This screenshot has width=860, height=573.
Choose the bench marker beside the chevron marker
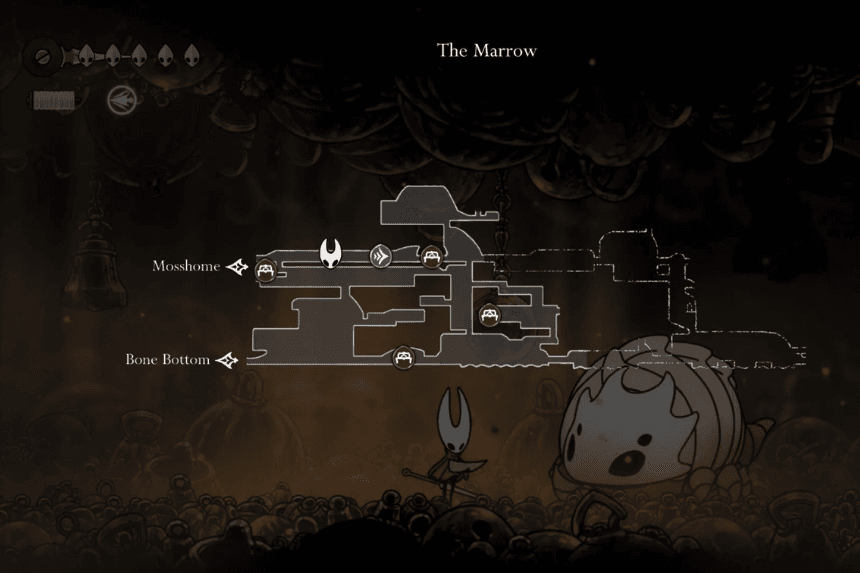[x=431, y=256]
